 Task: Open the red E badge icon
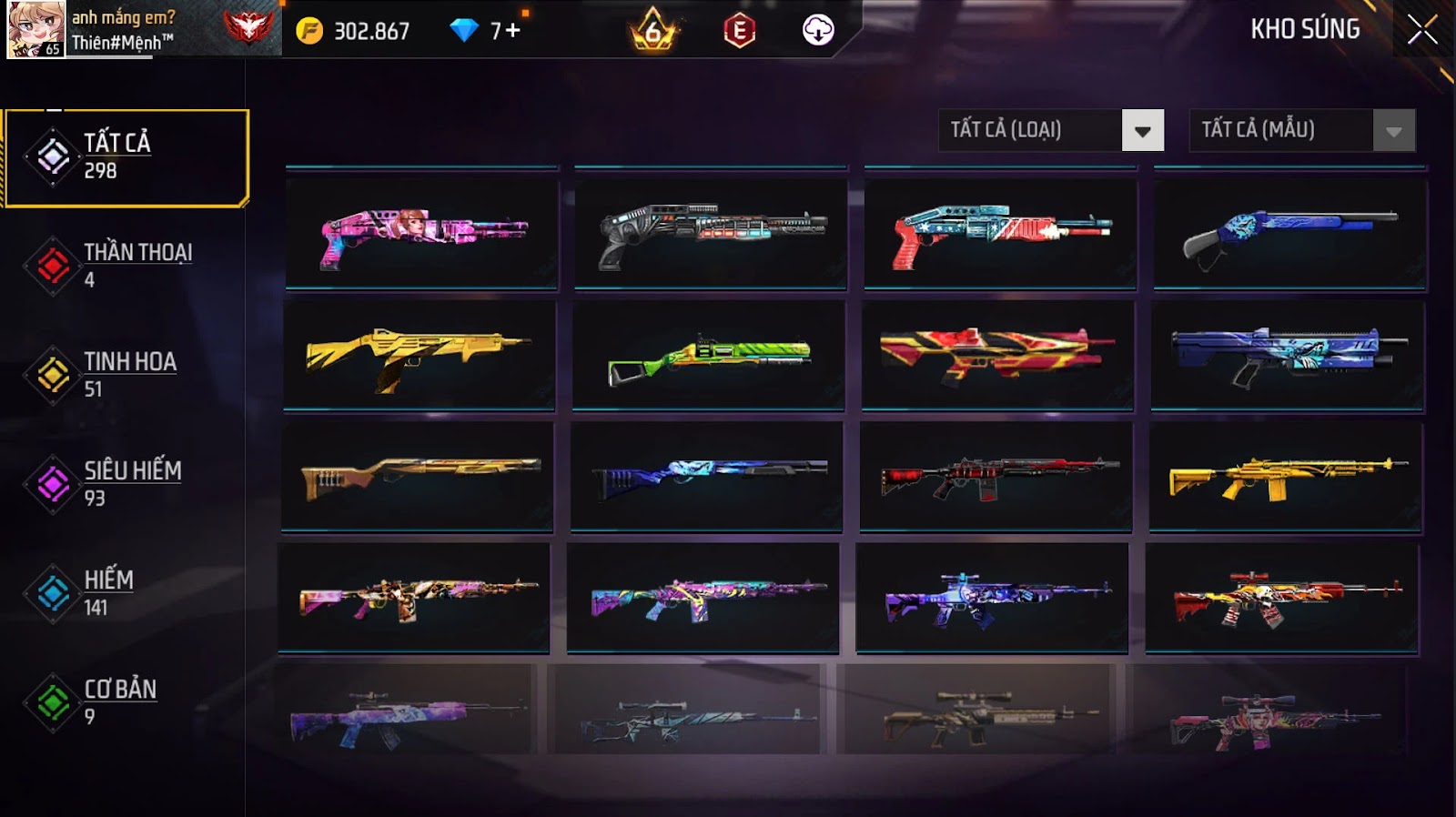click(739, 31)
